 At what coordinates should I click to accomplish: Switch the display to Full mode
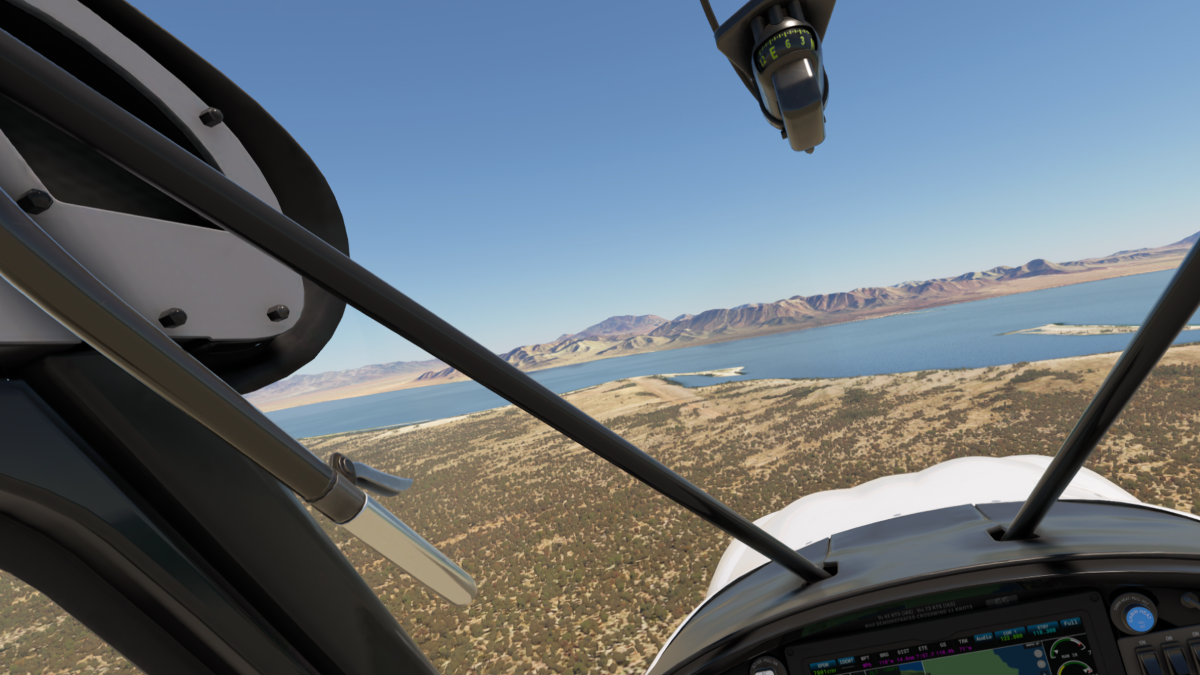(1070, 623)
